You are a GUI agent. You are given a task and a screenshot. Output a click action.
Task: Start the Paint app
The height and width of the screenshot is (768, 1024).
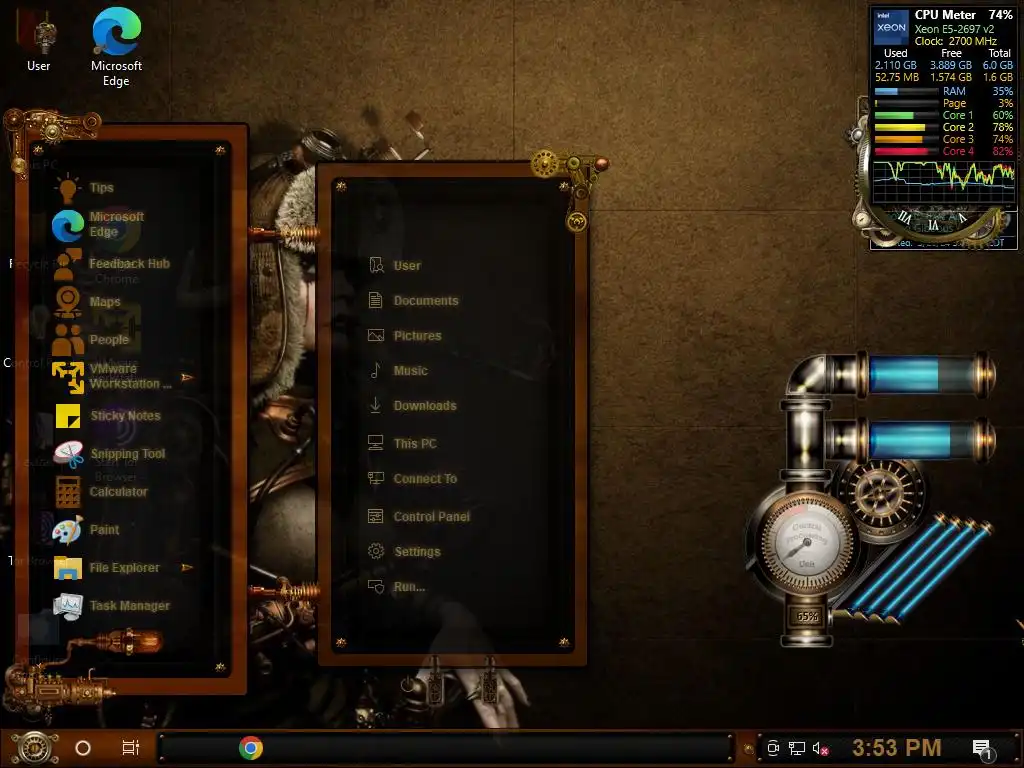coord(104,530)
